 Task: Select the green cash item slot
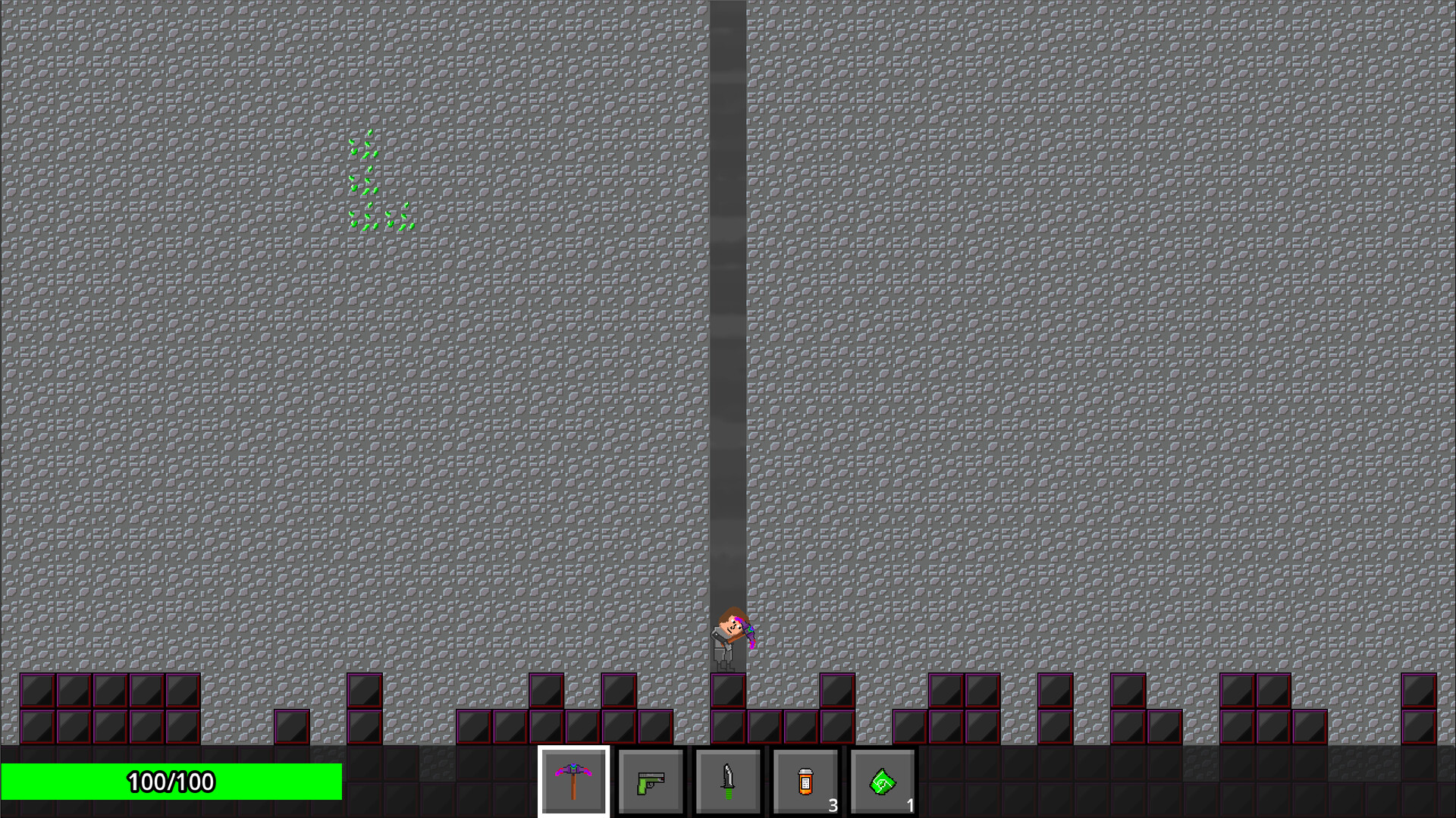point(882,781)
